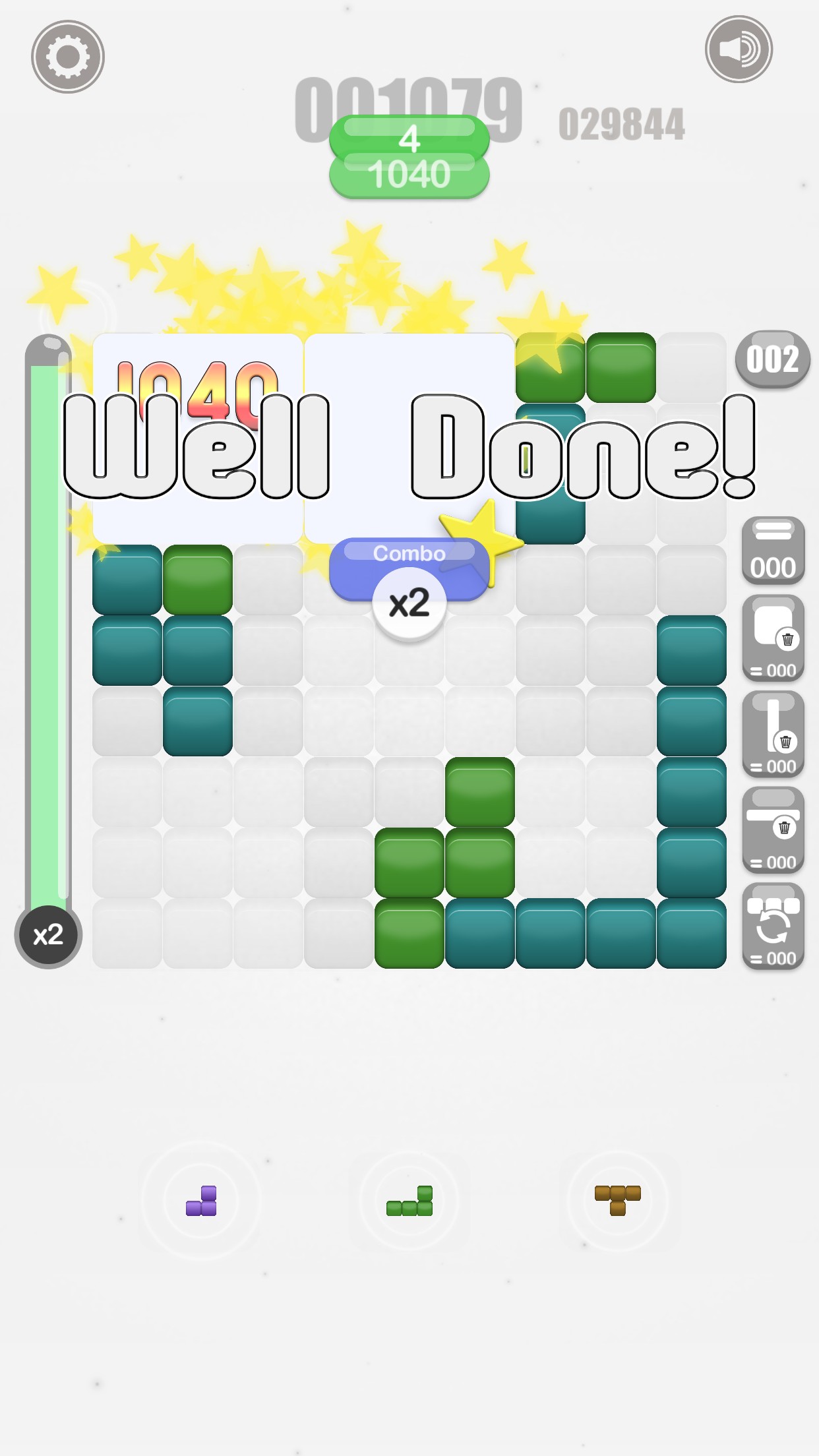The height and width of the screenshot is (1456, 819).
Task: Click the top power-up with double bars
Action: tap(773, 551)
